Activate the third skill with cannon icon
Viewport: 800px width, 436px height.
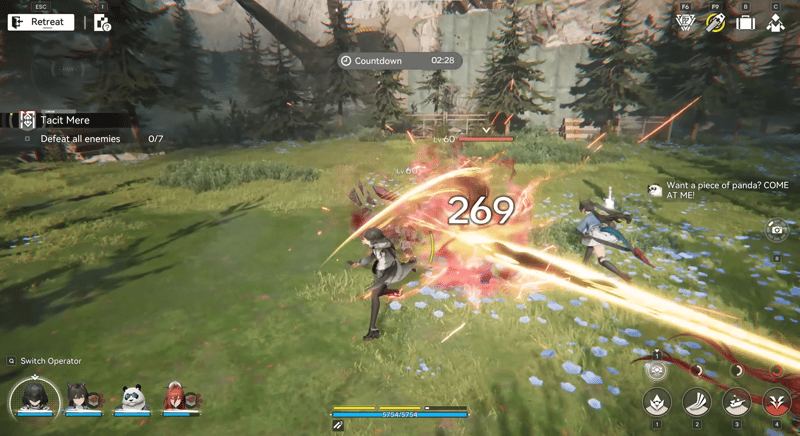[x=737, y=402]
